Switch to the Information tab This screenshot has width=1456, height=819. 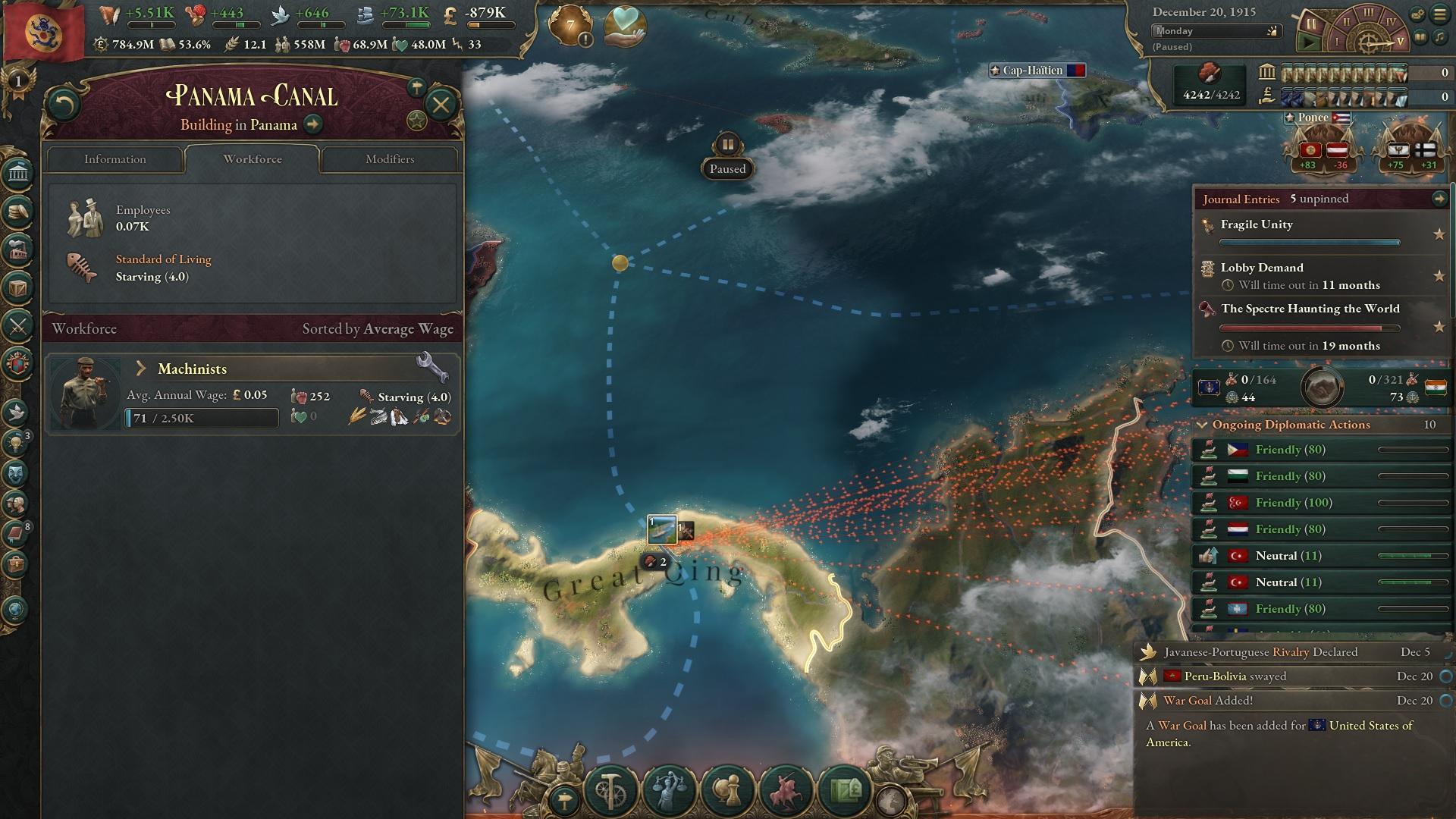pyautogui.click(x=115, y=159)
